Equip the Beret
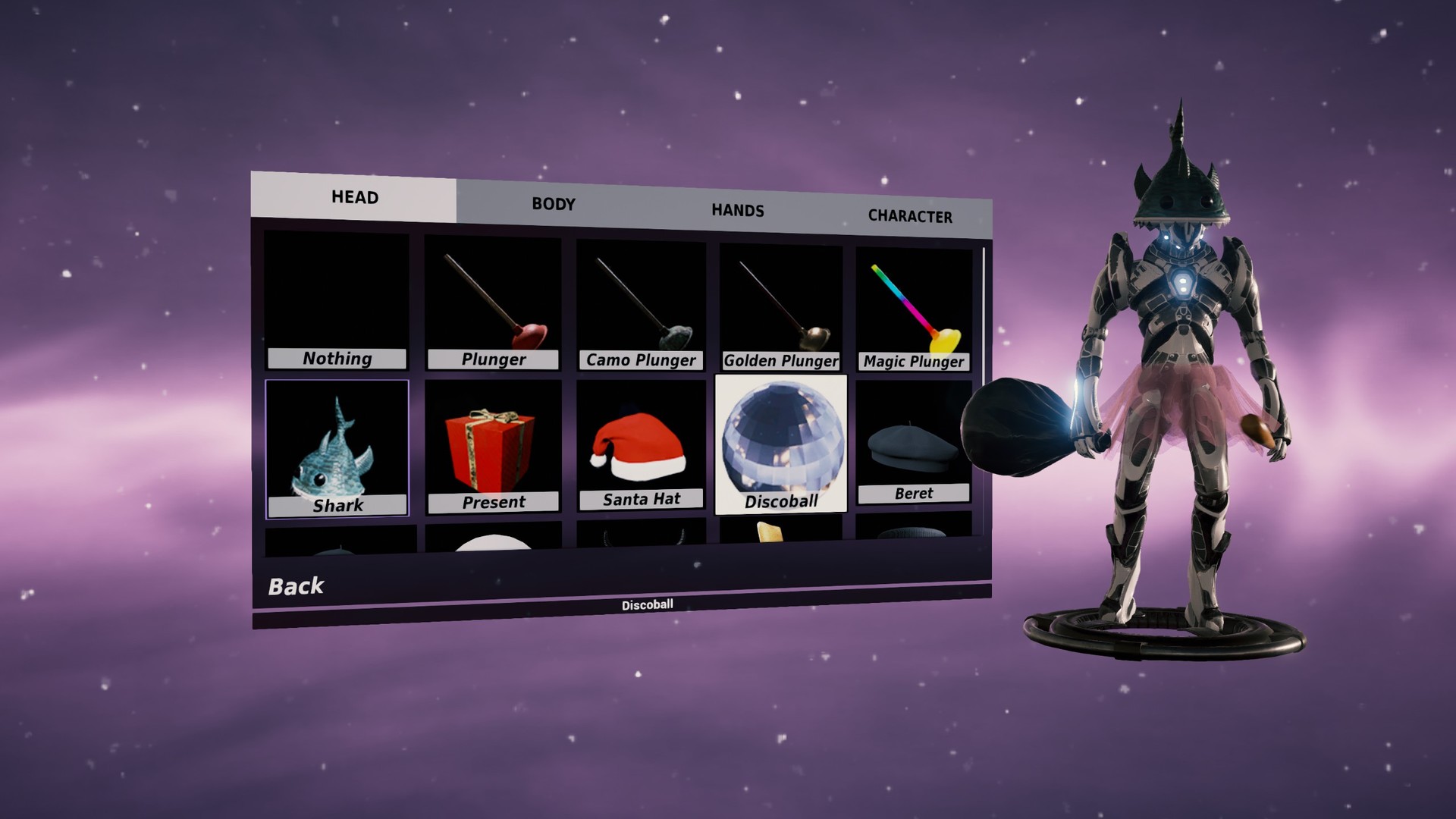This screenshot has width=1456, height=819. pos(914,443)
